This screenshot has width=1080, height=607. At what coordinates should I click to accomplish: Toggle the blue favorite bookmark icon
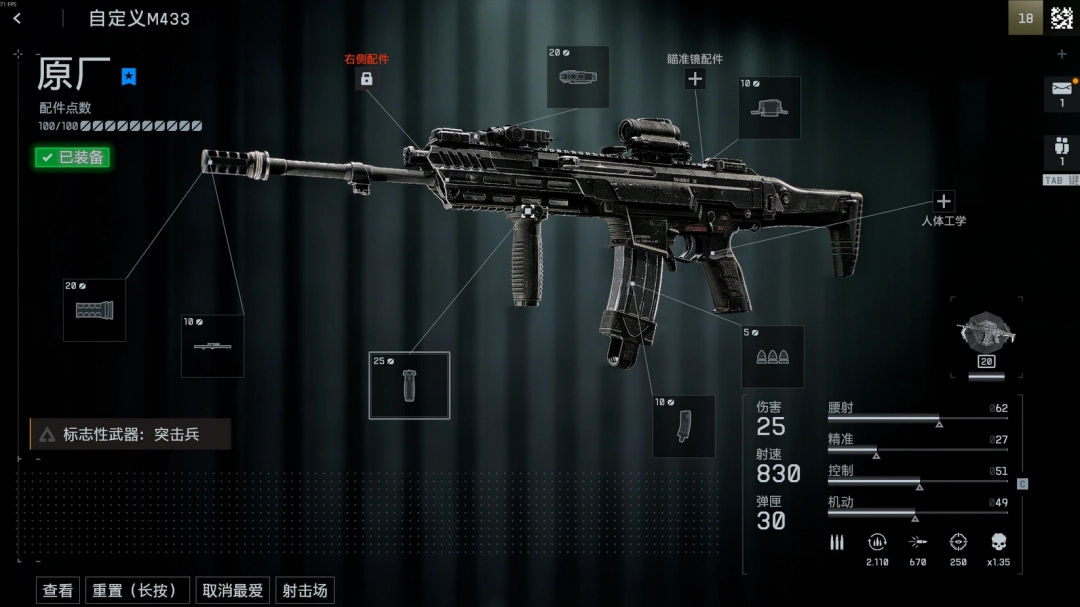[x=129, y=76]
